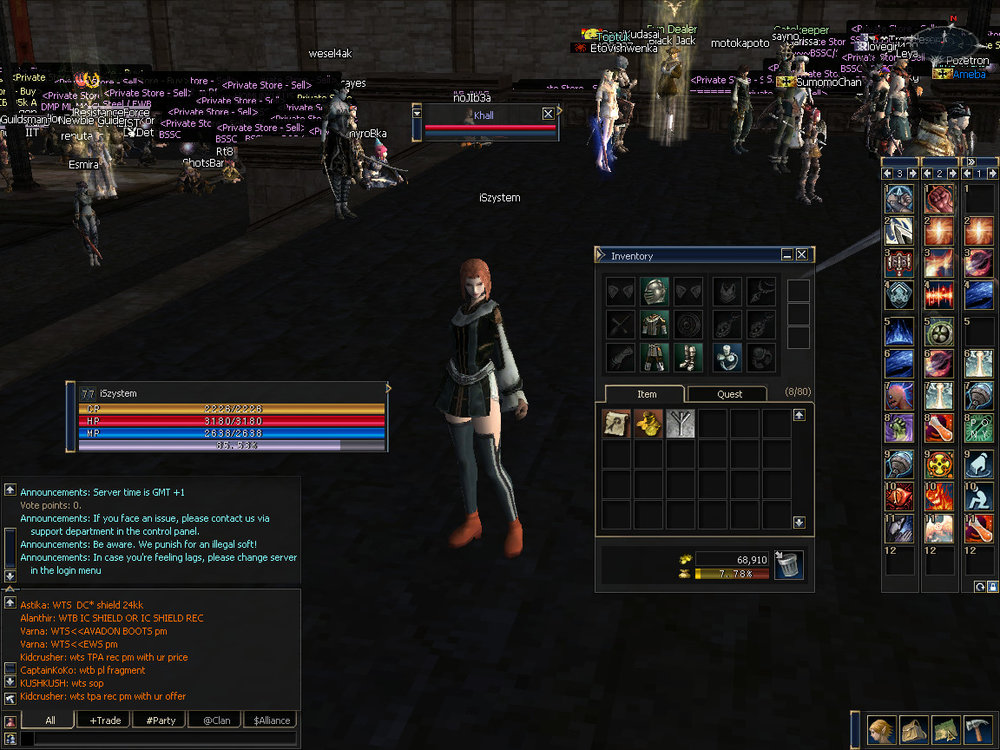The width and height of the screenshot is (1000, 750).
Task: Switch to the Quest tab in inventory
Action: click(x=729, y=394)
